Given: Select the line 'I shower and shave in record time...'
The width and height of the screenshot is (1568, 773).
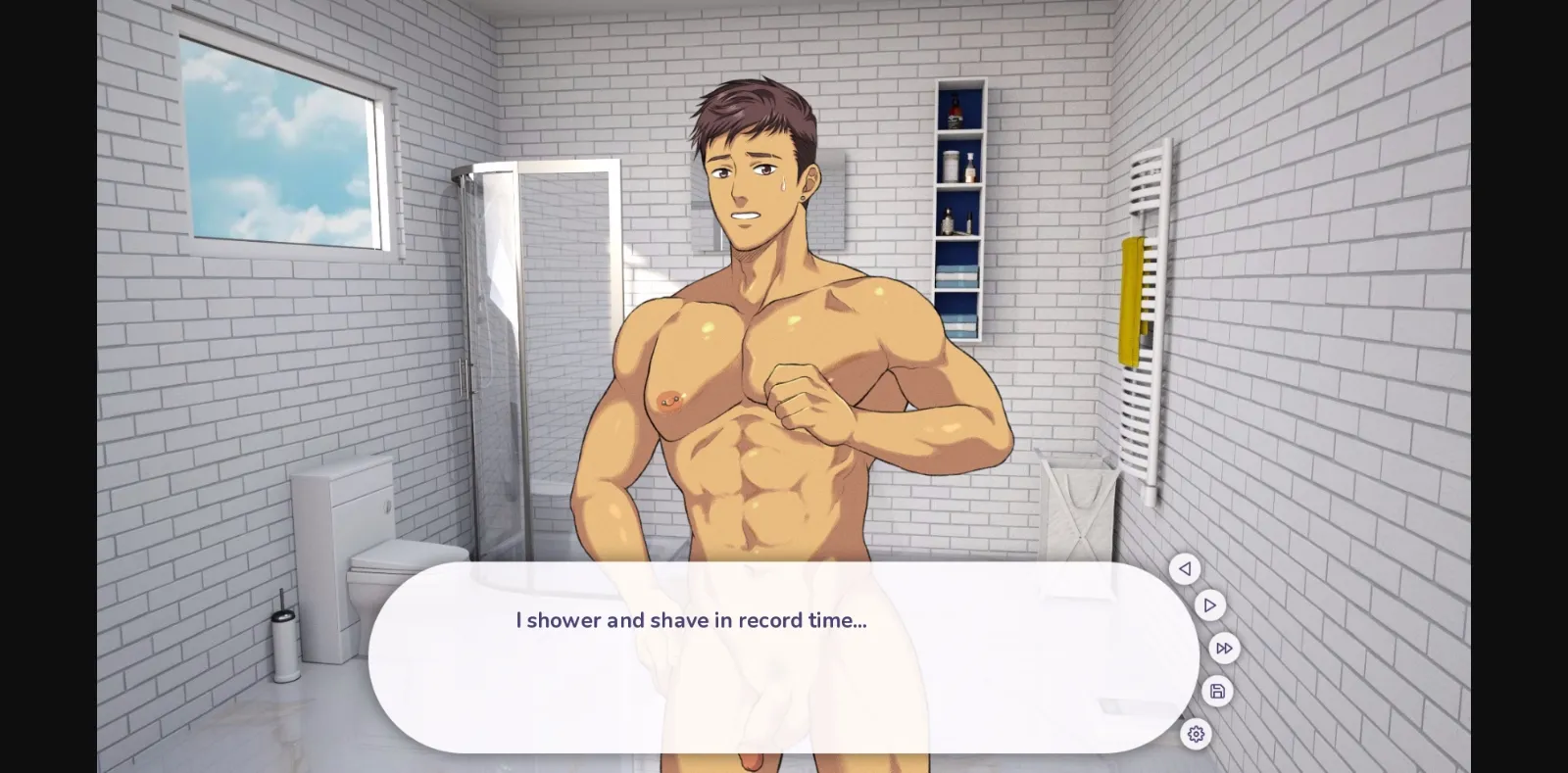Looking at the screenshot, I should pos(689,620).
